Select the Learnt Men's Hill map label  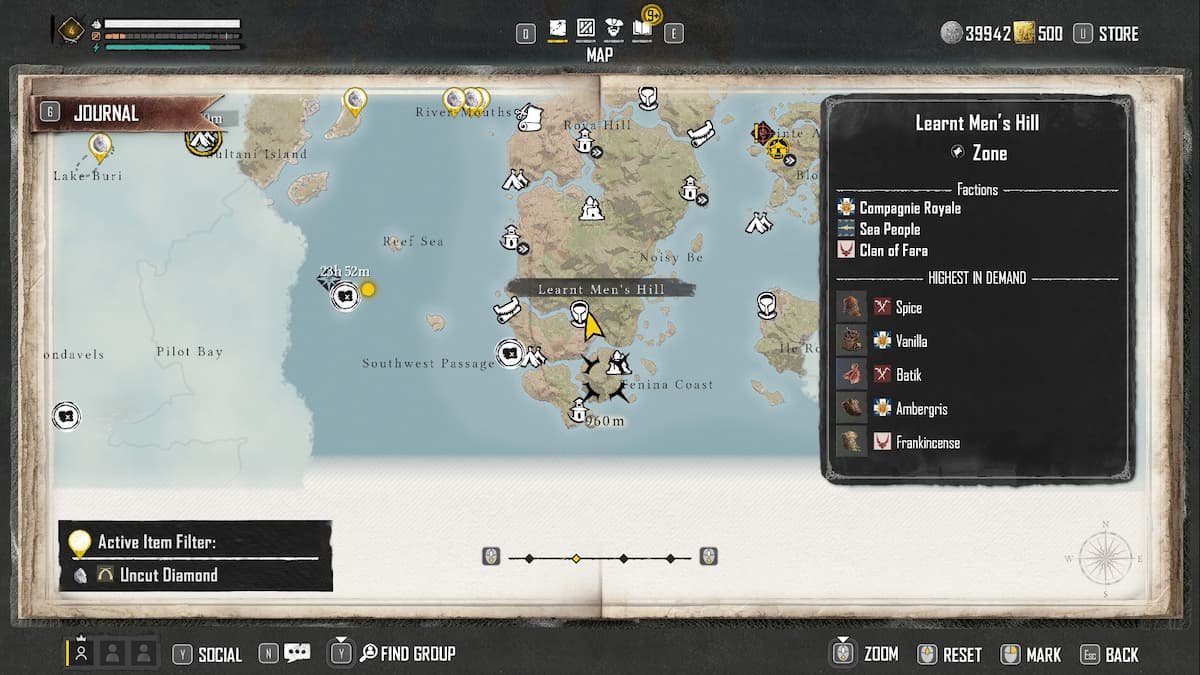[x=600, y=289]
